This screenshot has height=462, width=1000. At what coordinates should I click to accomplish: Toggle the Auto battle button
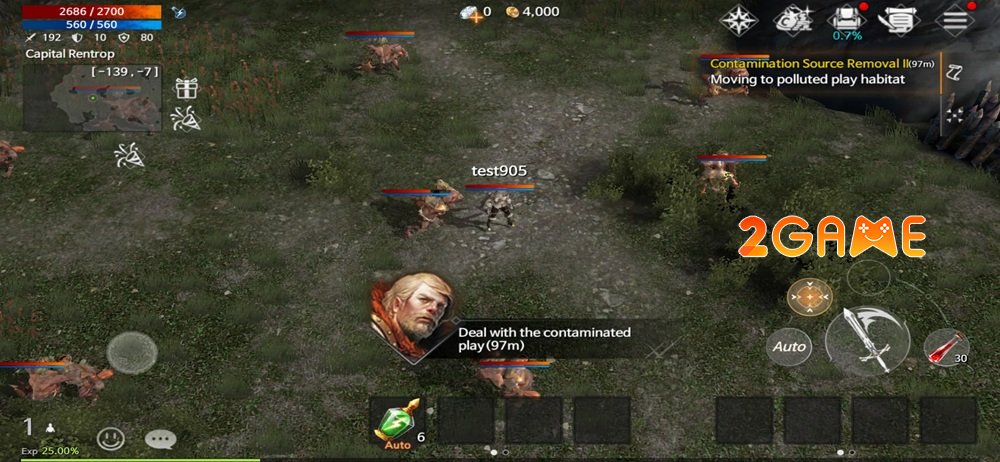click(789, 347)
